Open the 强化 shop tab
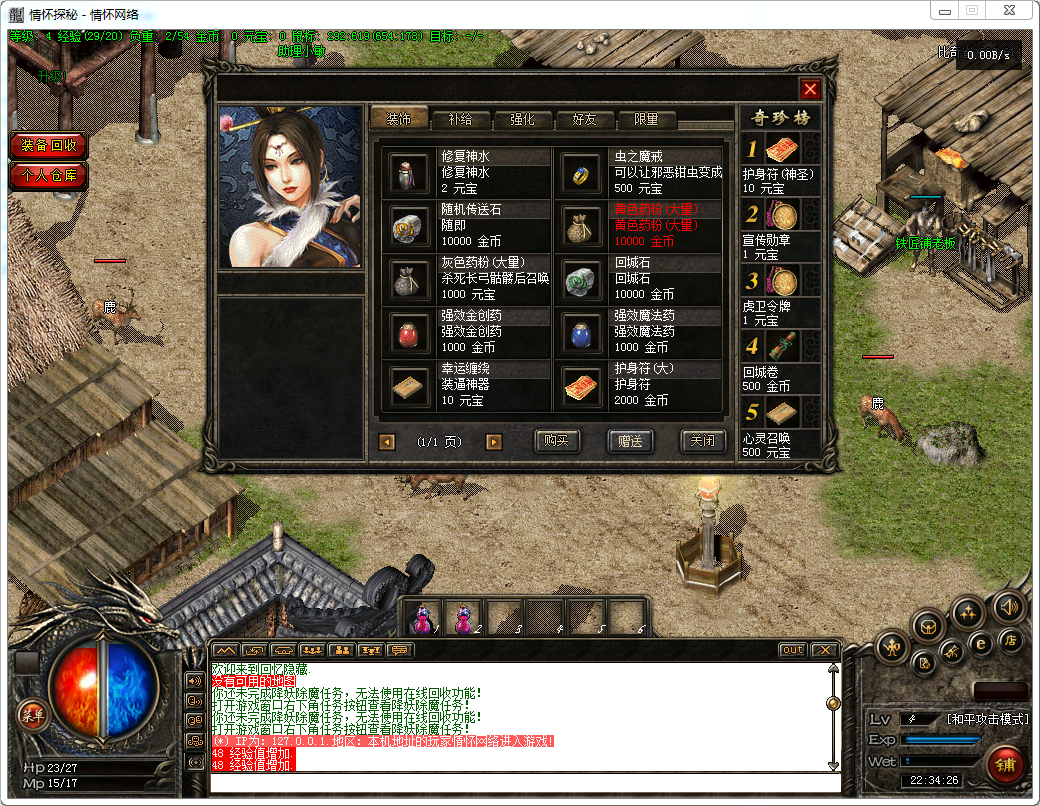The image size is (1040, 806). (x=522, y=119)
